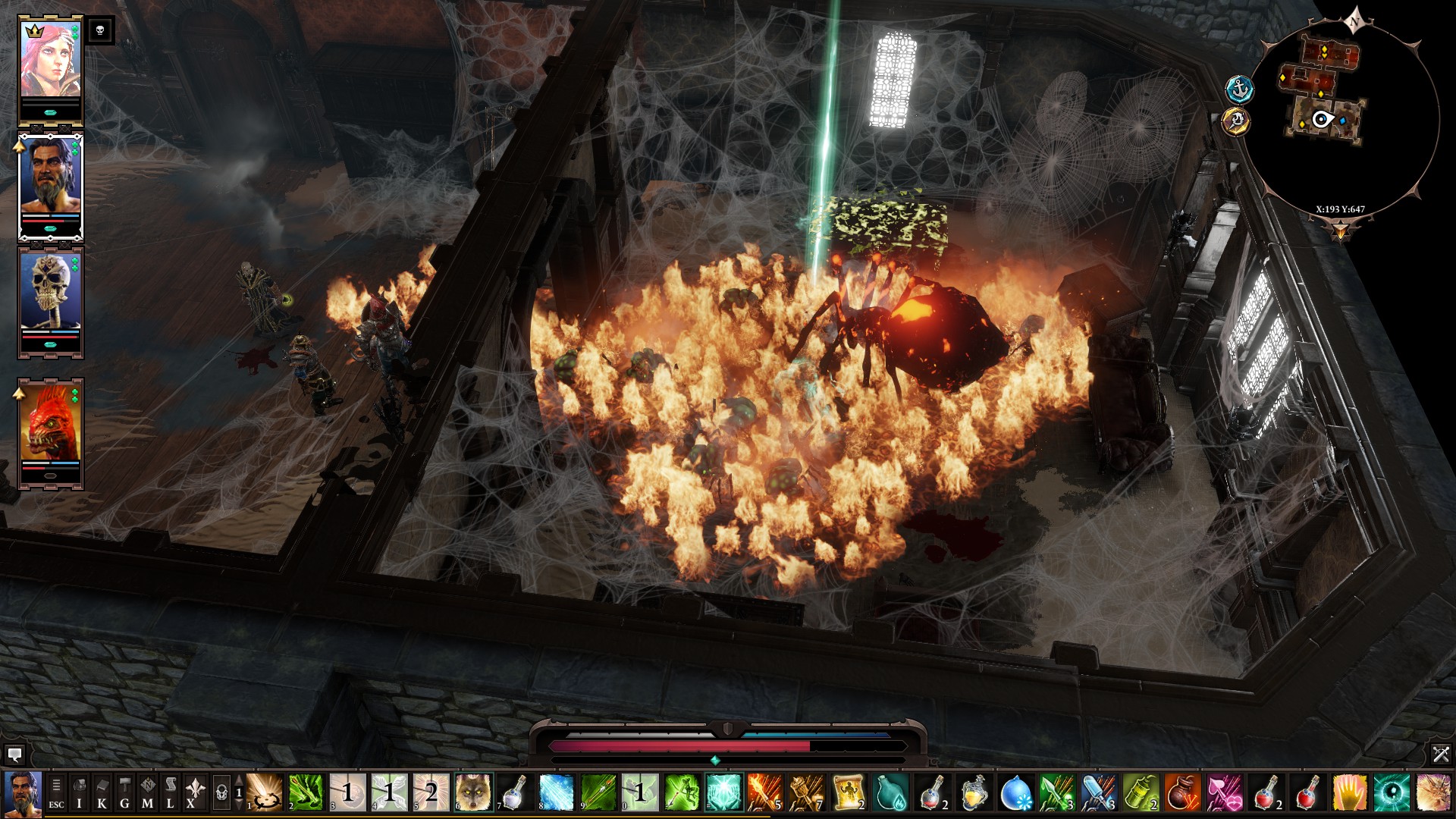Use the yellow scroll with figure

pyautogui.click(x=848, y=793)
